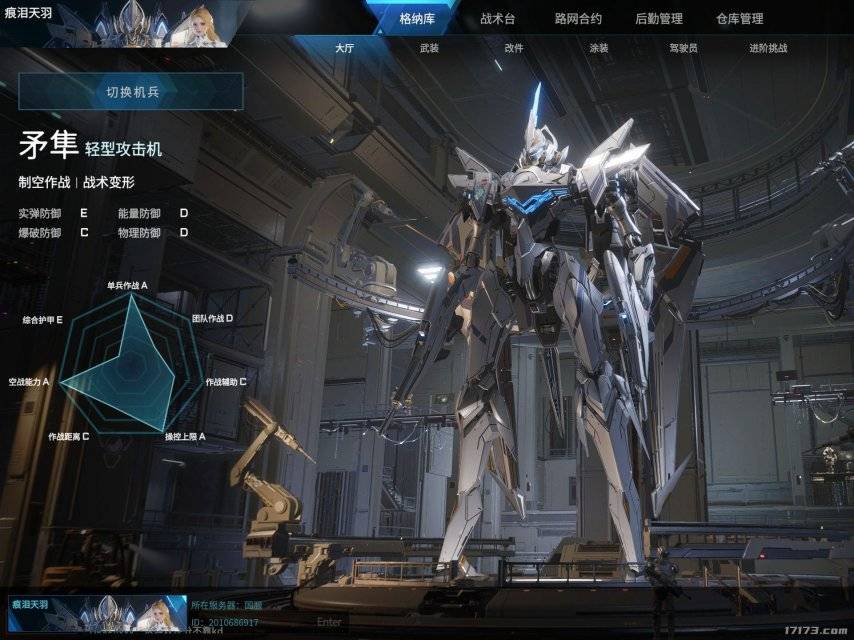Click the 切换机兵 switch mech button
854x640 pixels.
[131, 92]
